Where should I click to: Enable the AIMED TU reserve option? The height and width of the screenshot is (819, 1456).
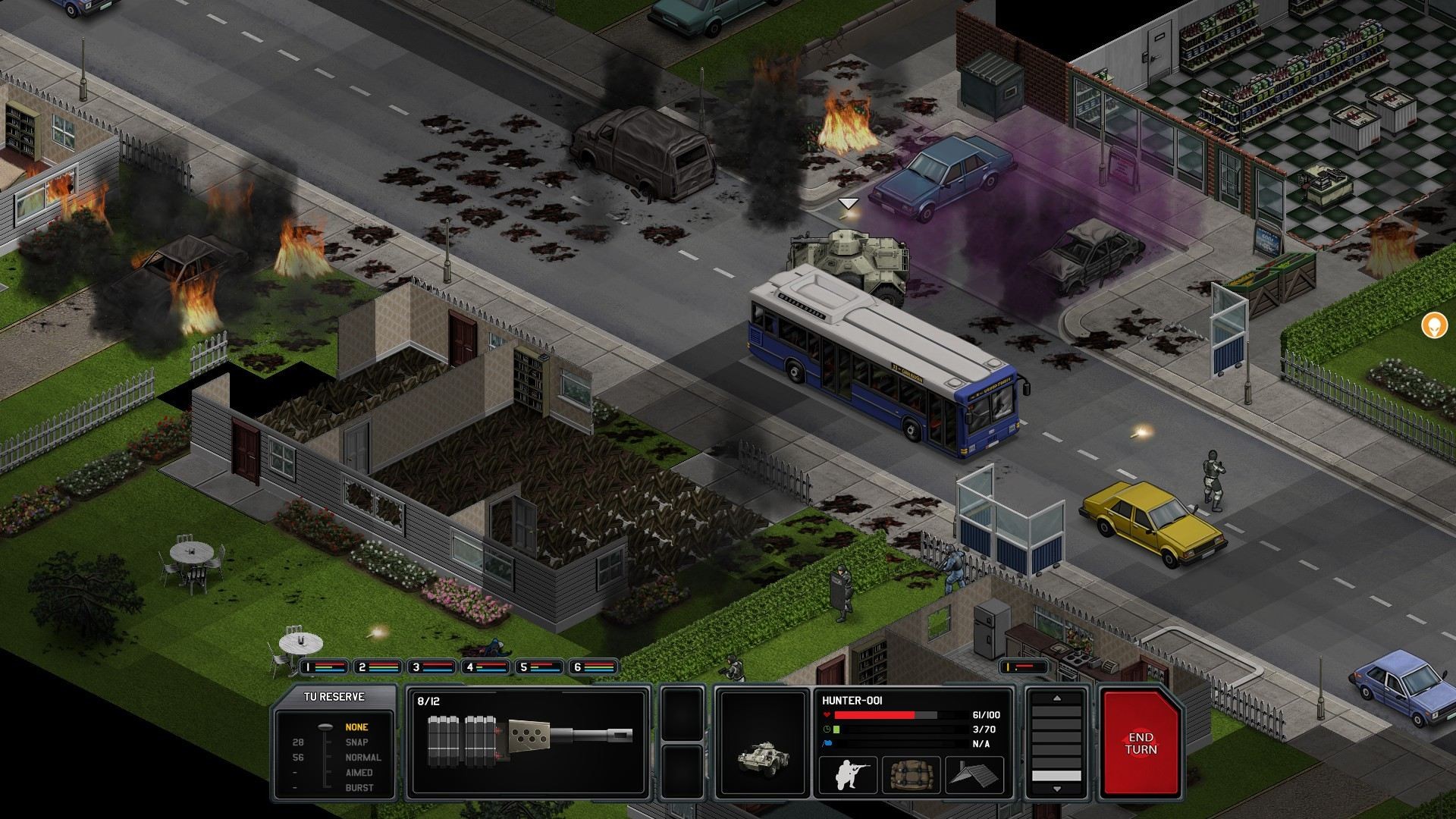pos(359,772)
